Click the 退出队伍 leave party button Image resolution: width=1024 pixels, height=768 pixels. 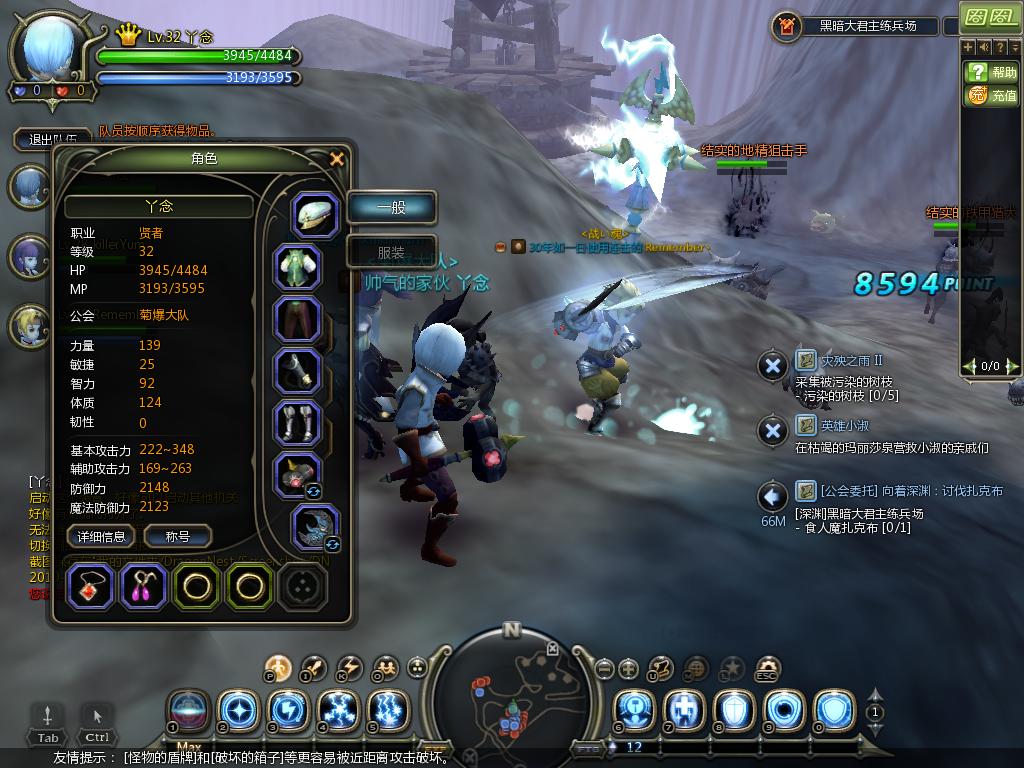coord(52,140)
